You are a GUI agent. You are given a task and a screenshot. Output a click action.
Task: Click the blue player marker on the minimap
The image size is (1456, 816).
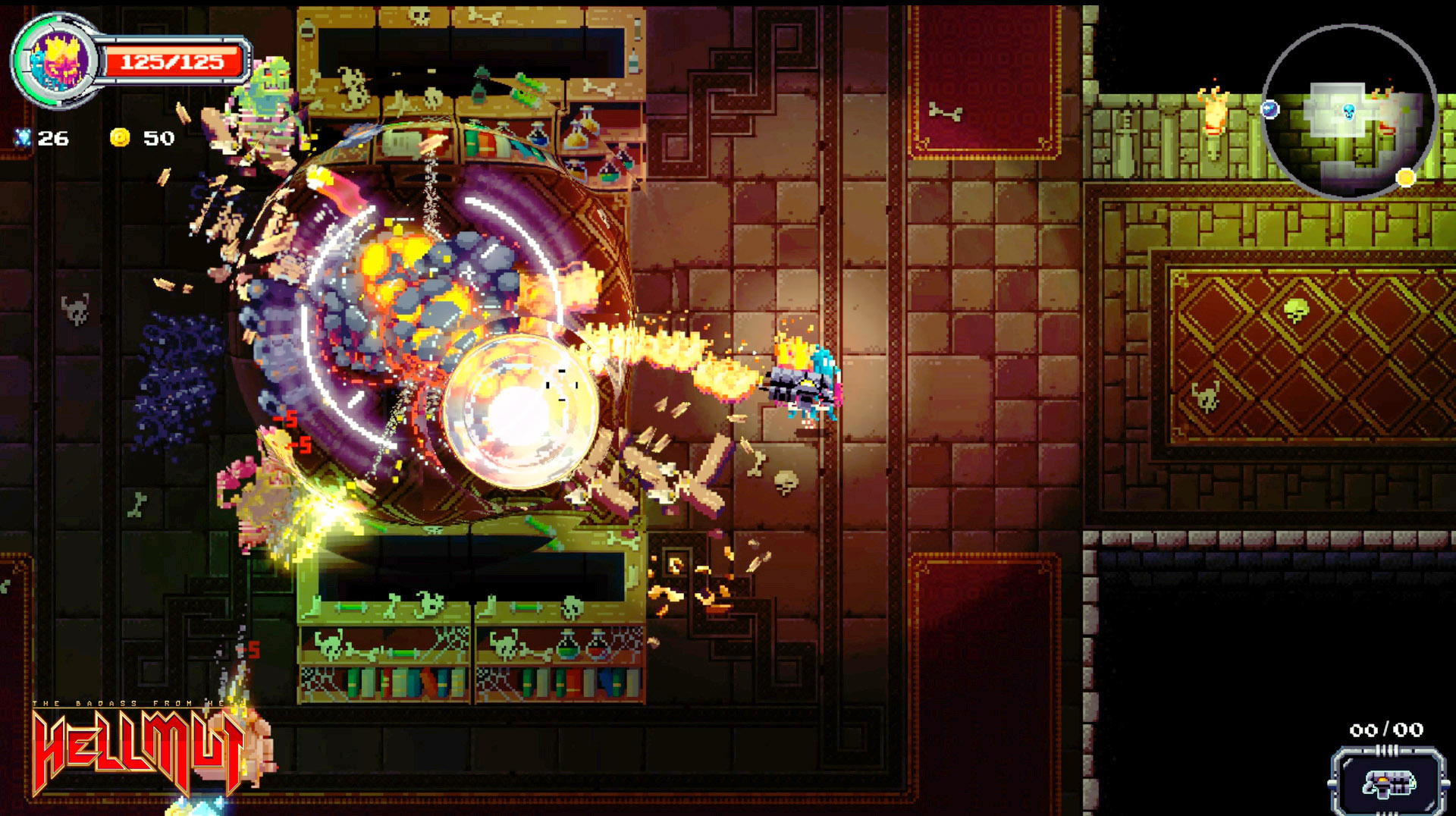click(1269, 110)
